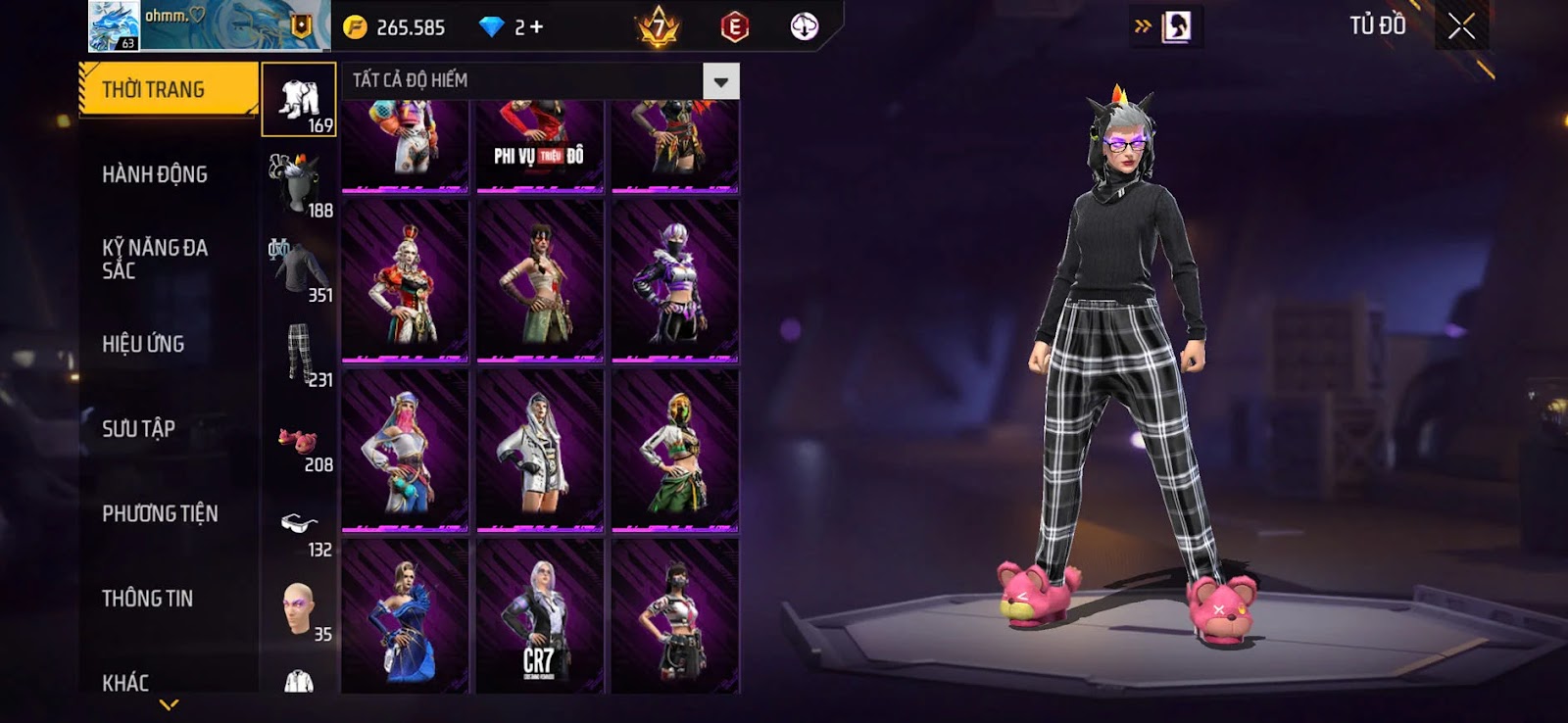Choose the pink bear shoes subcategory
The height and width of the screenshot is (723, 1568).
pyautogui.click(x=299, y=441)
